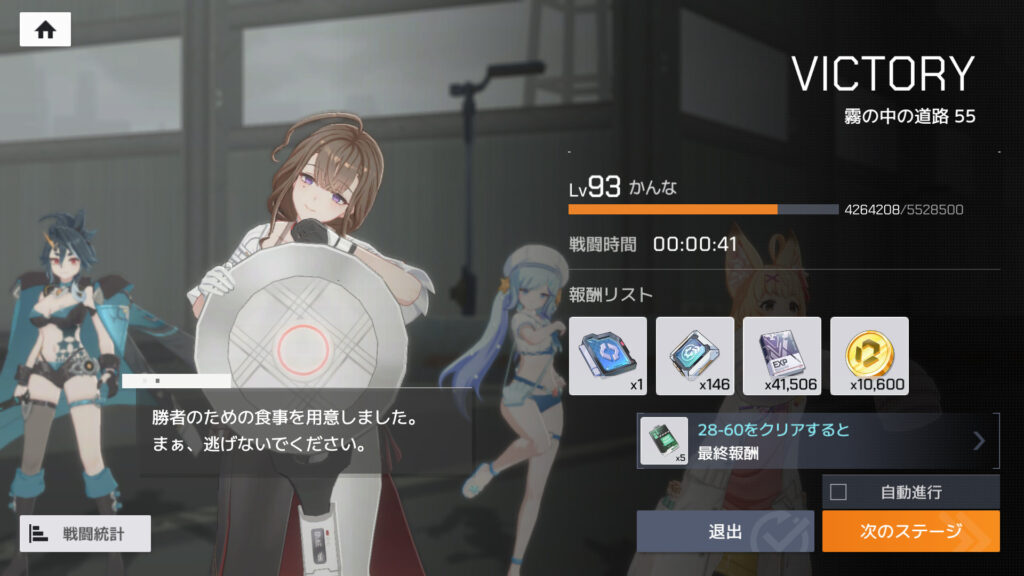The width and height of the screenshot is (1024, 576).
Task: Tick the 自動進行 checkbox
Action: click(839, 491)
